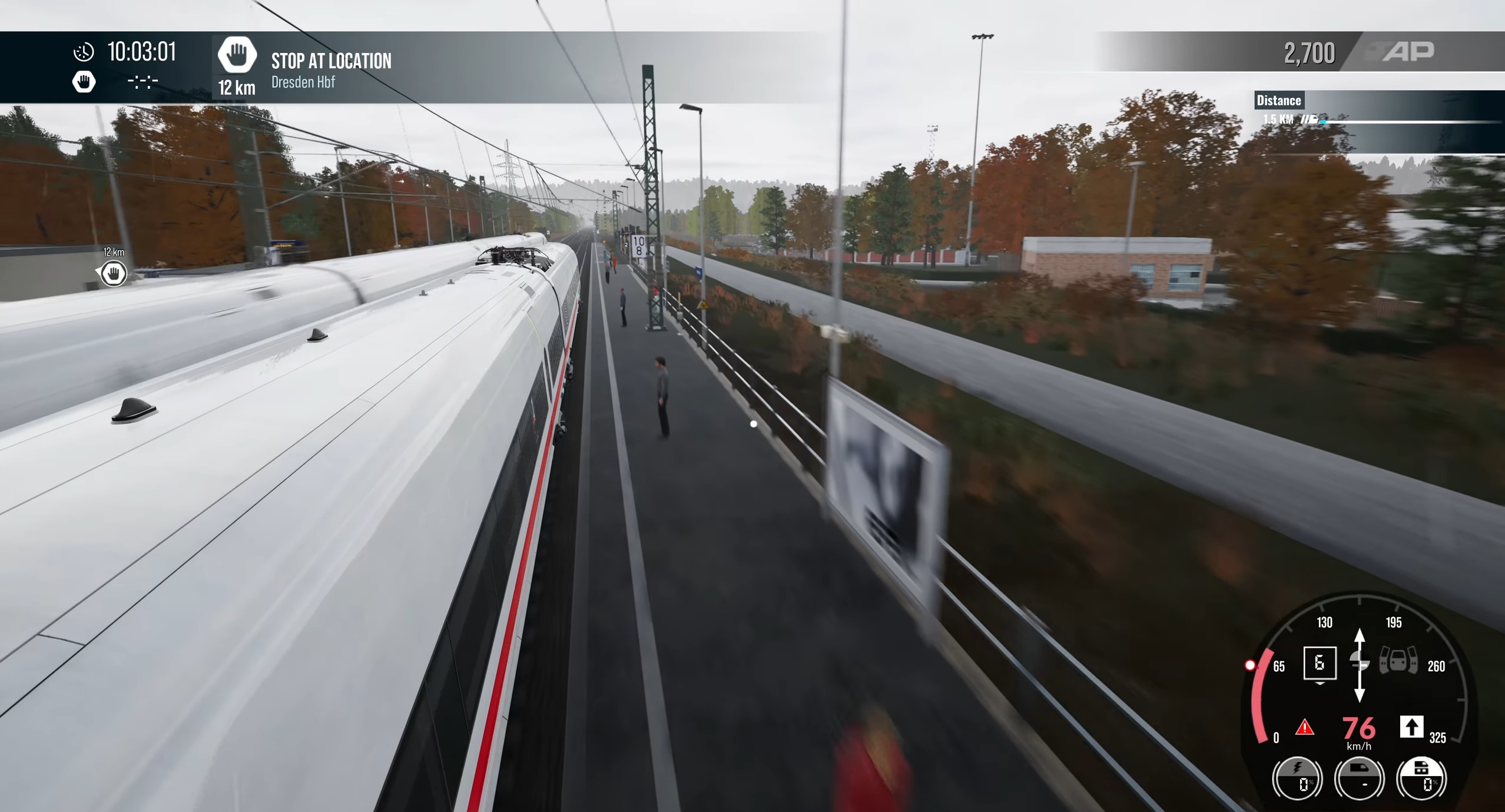
Task: Select the boxed number 6 indicator
Action: [x=1320, y=664]
